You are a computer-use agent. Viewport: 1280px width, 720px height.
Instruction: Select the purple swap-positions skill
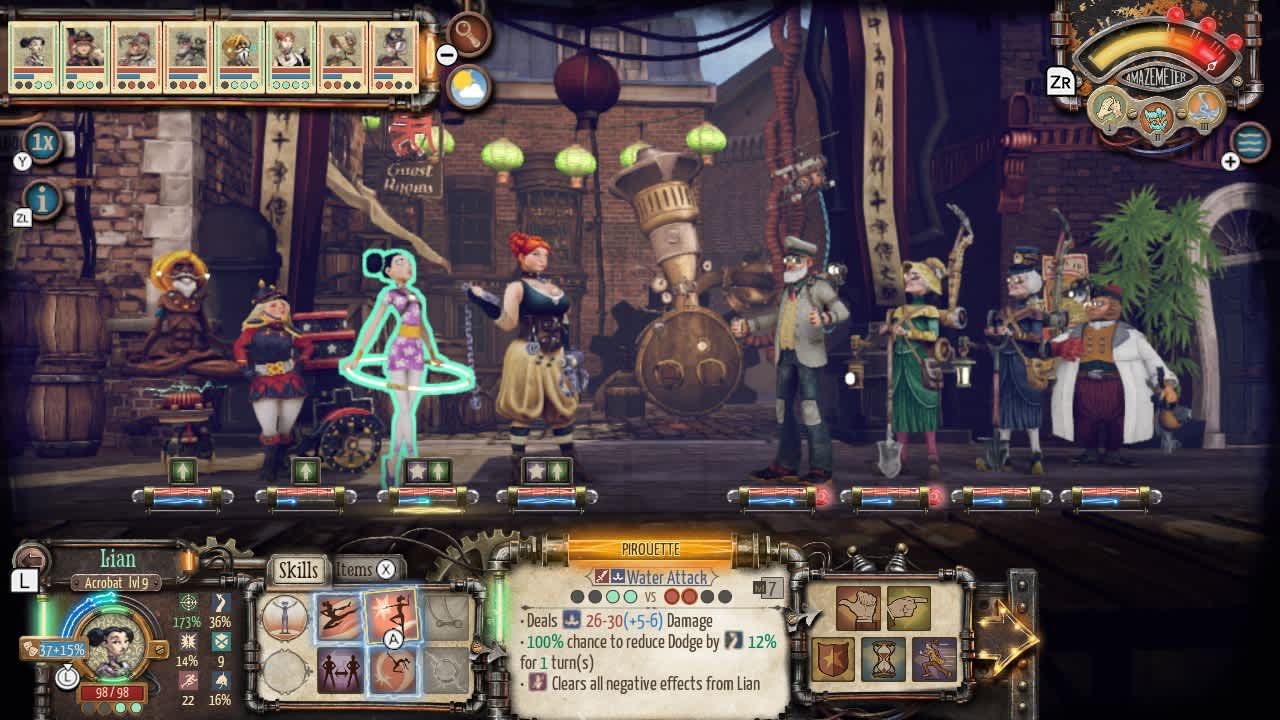(342, 668)
